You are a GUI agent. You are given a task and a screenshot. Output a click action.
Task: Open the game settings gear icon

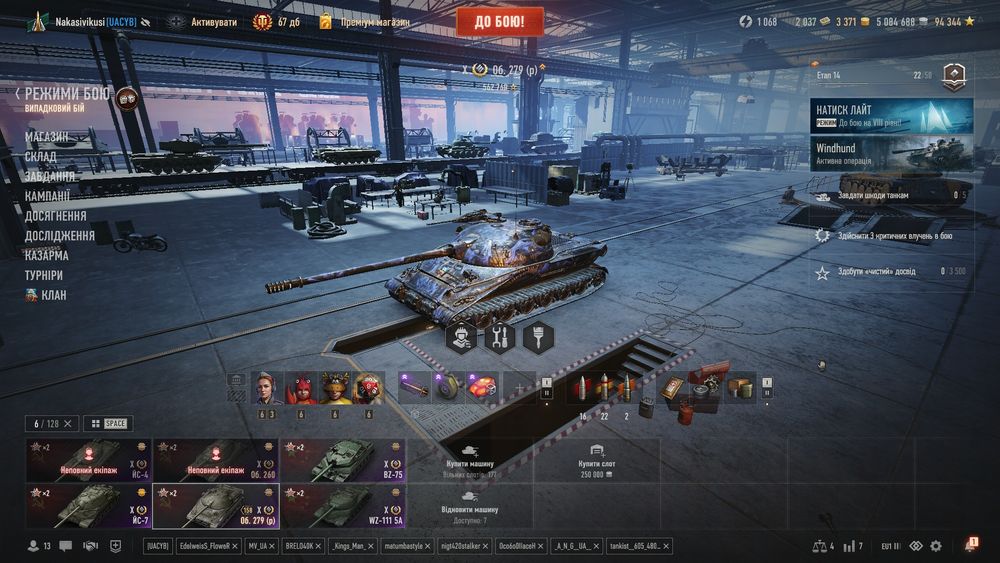tap(936, 546)
